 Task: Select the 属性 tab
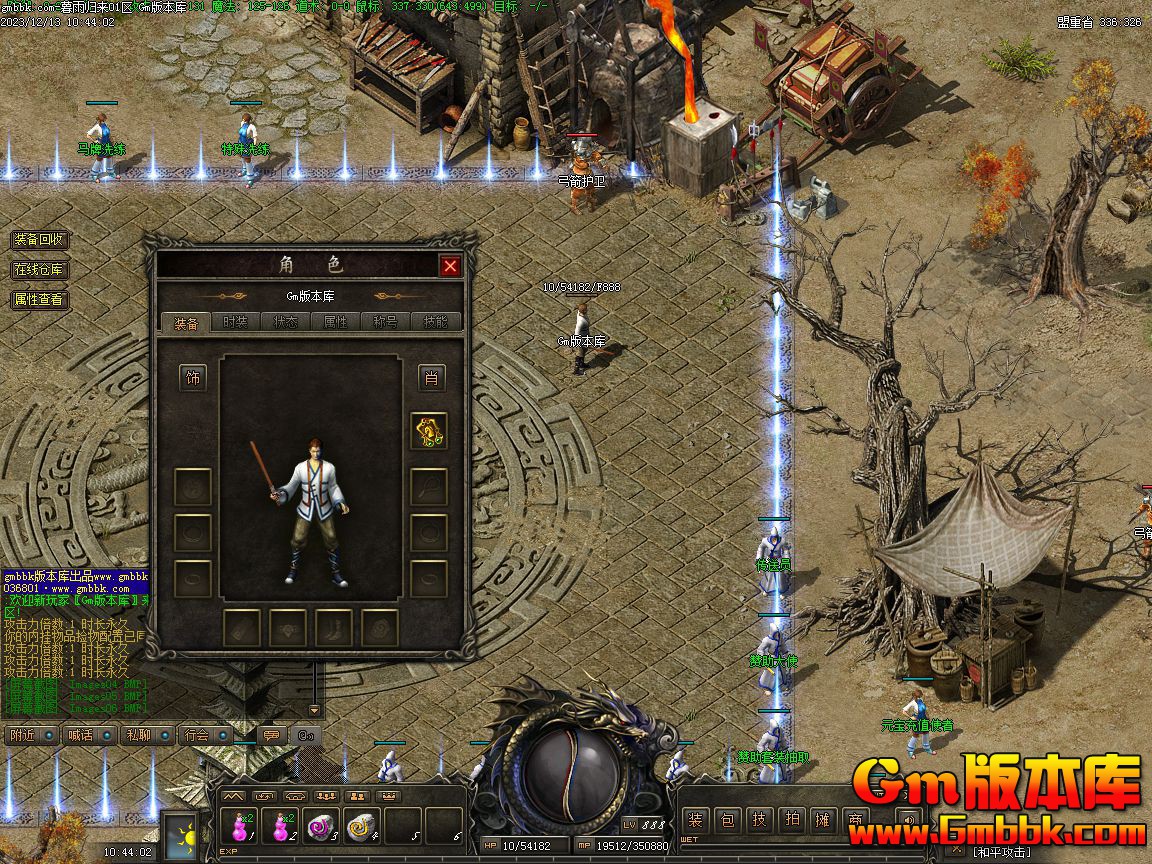336,322
